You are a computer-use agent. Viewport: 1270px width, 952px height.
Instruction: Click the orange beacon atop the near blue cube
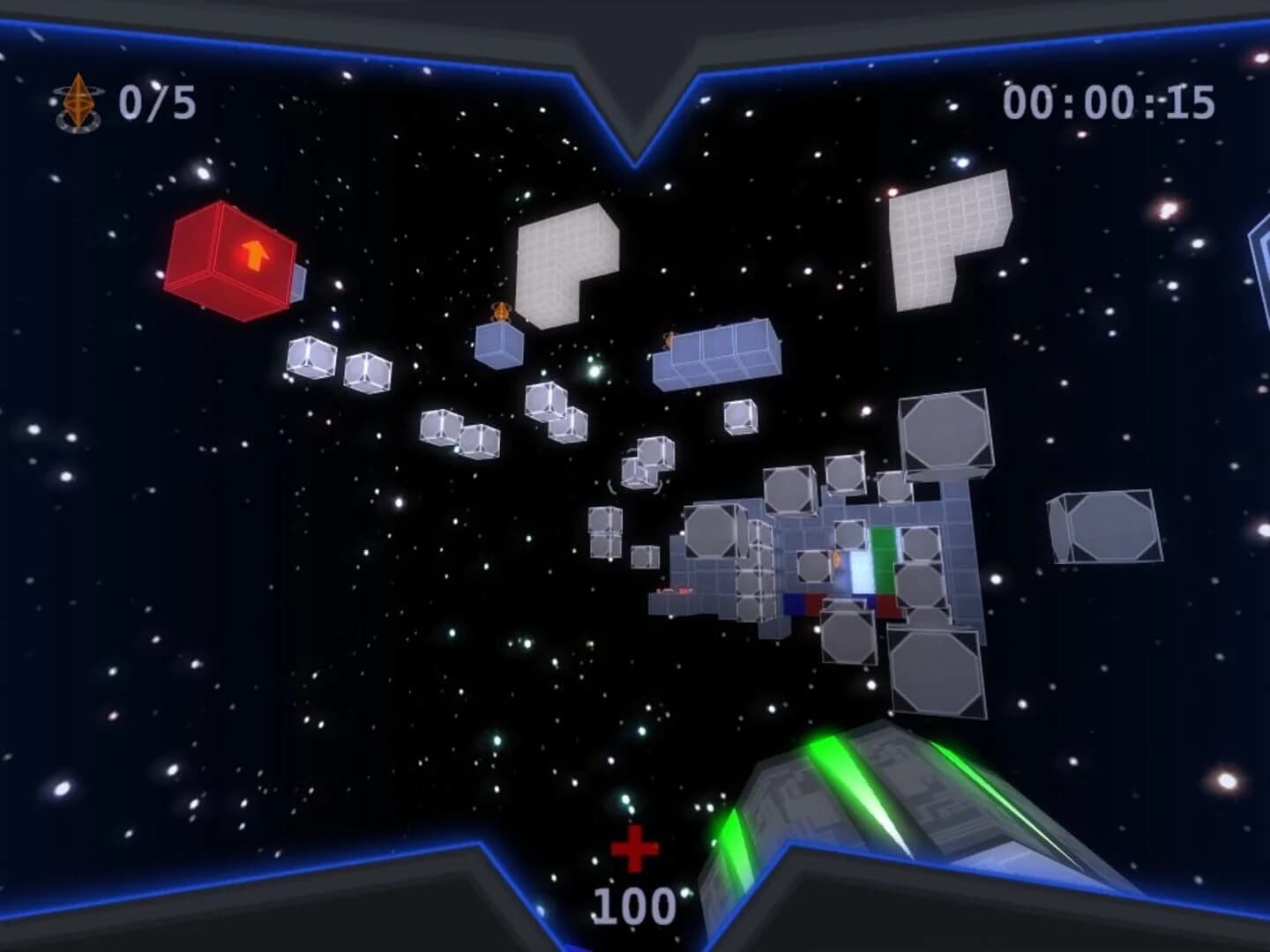[x=501, y=311]
